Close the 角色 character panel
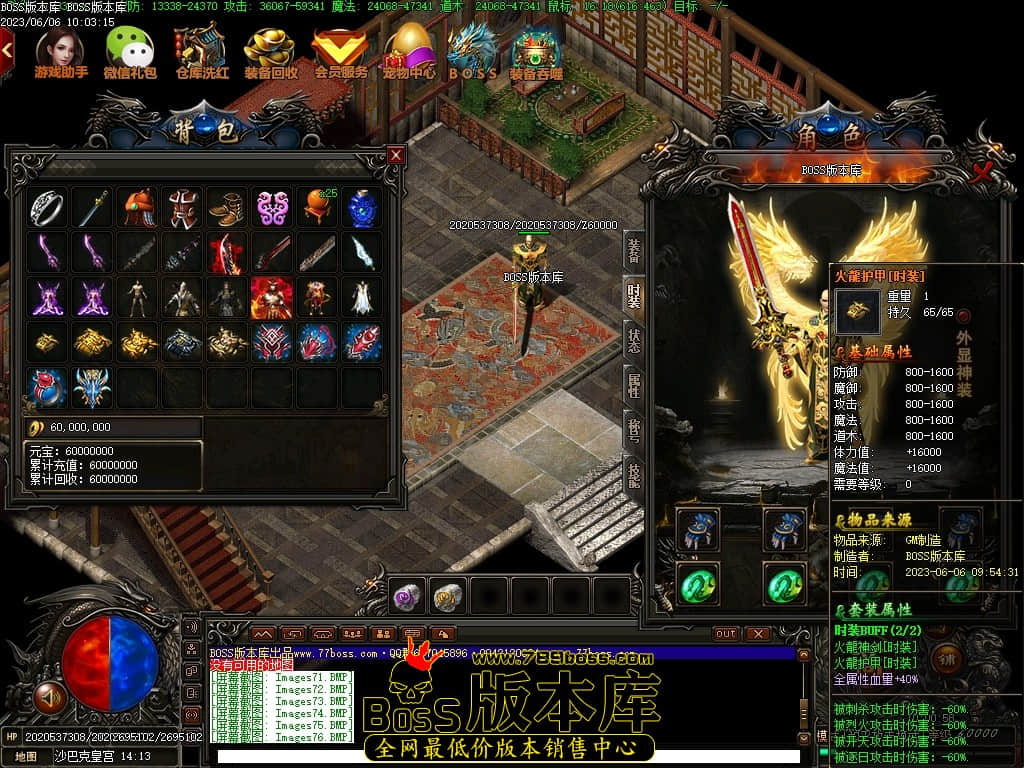This screenshot has width=1024, height=768. [982, 170]
